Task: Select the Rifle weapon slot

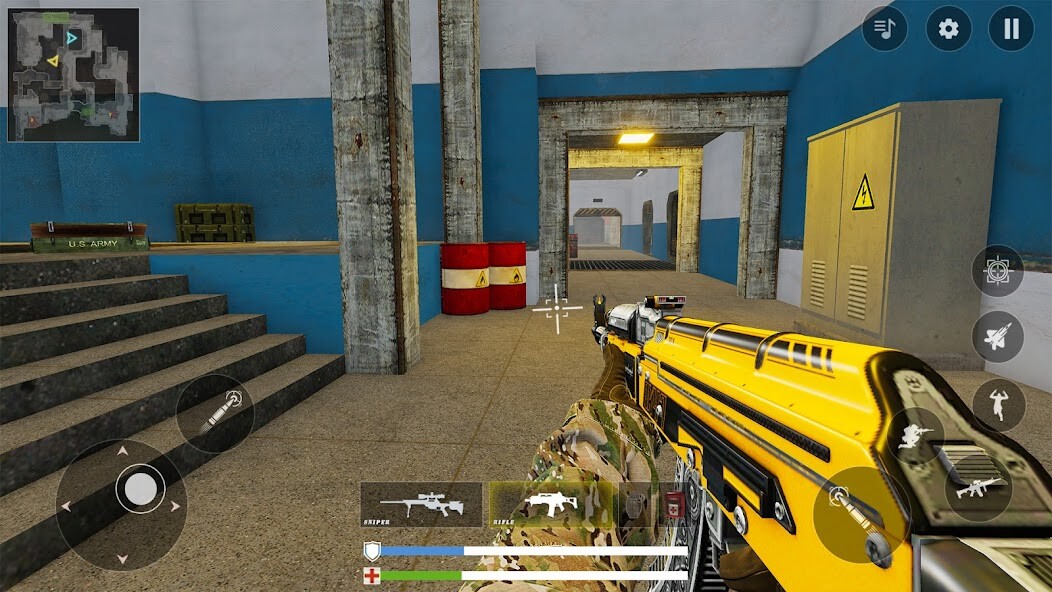Action: (x=550, y=505)
